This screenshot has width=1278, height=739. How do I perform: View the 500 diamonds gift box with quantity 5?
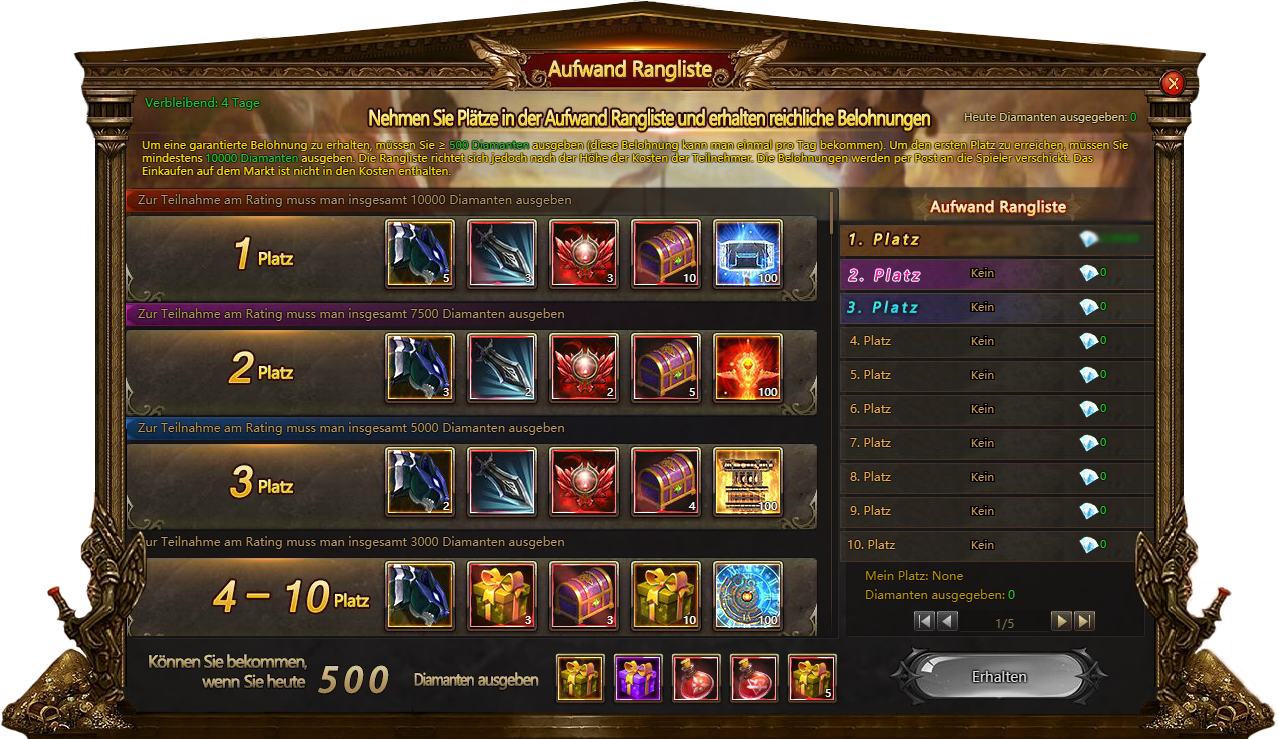pos(812,677)
